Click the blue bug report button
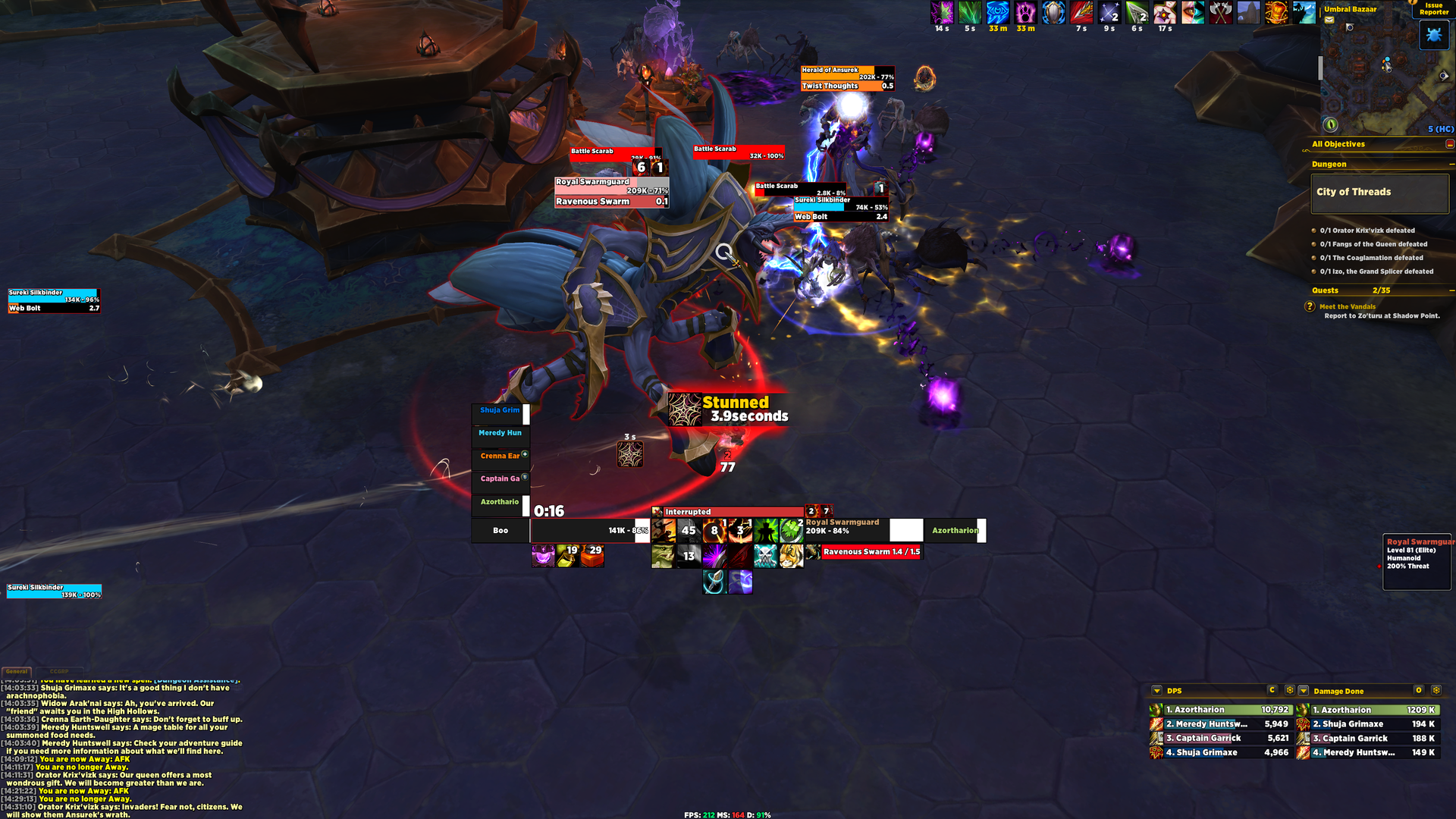The image size is (1456, 819). tap(1433, 35)
